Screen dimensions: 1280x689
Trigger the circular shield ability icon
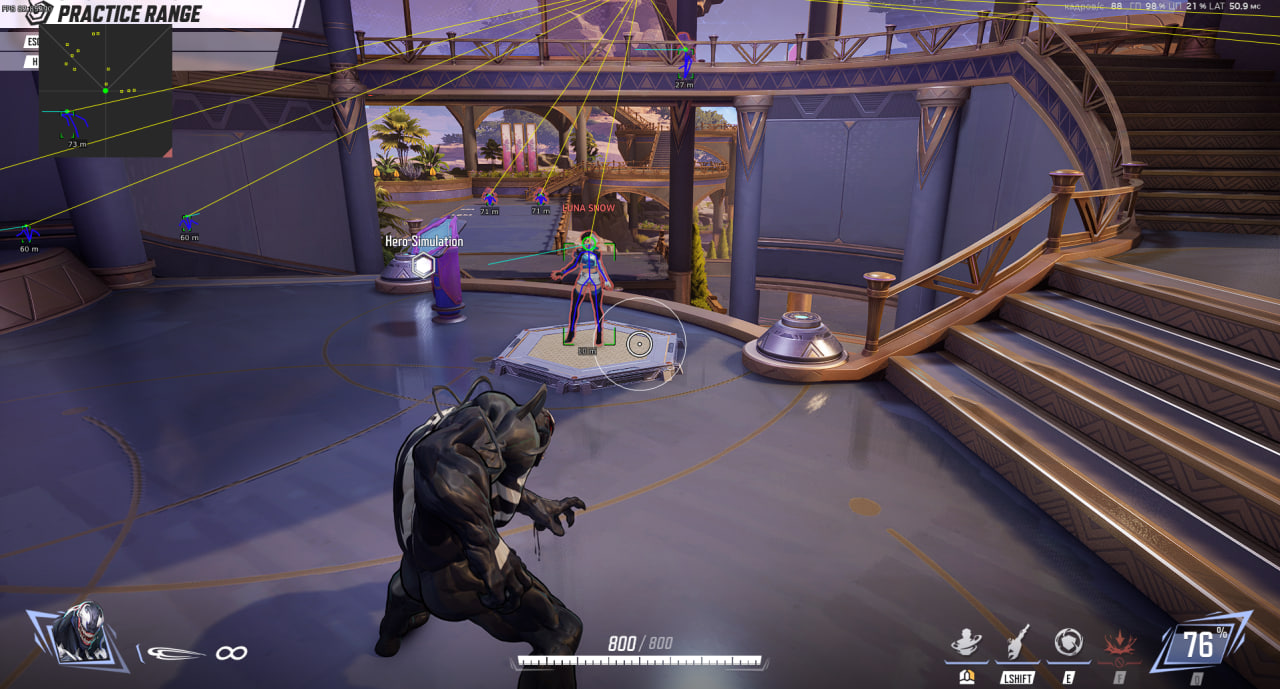(x=1068, y=642)
